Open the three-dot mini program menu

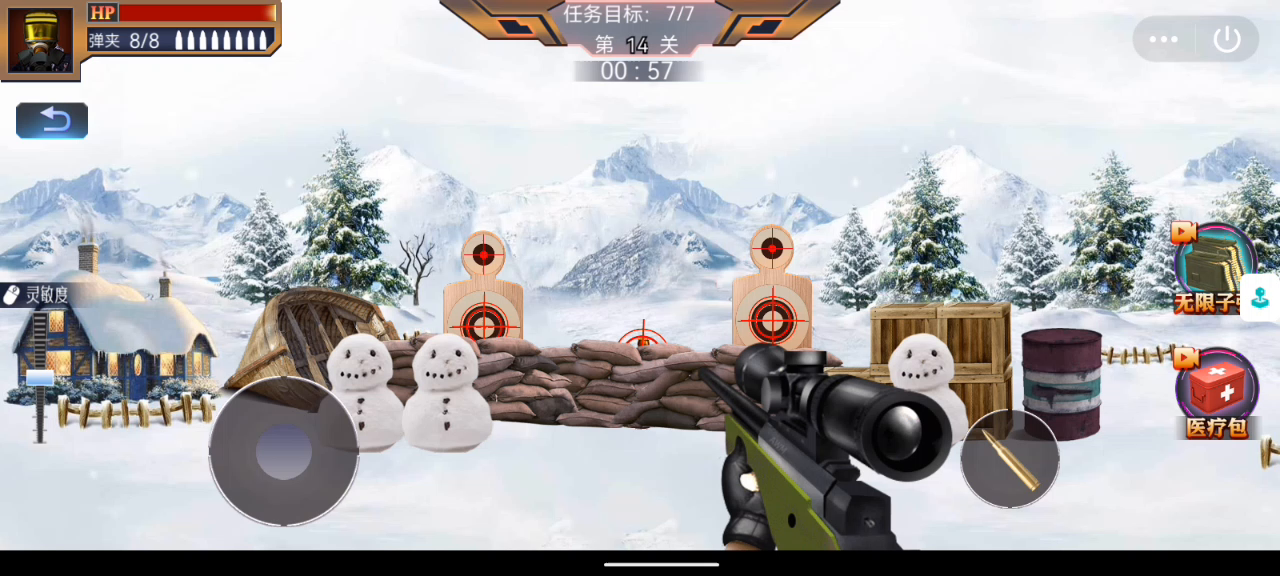click(1164, 40)
